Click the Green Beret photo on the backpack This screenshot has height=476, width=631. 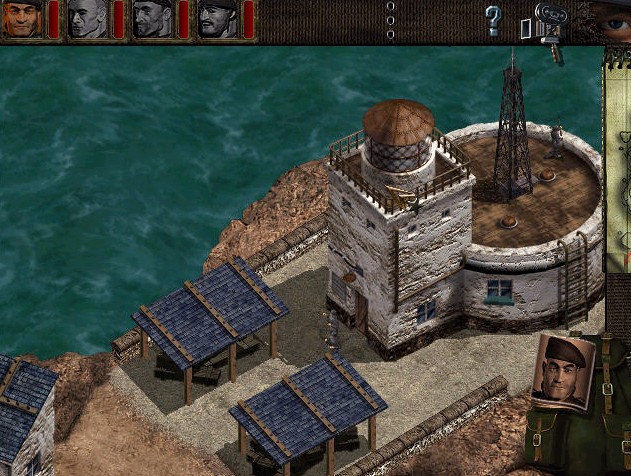click(564, 370)
